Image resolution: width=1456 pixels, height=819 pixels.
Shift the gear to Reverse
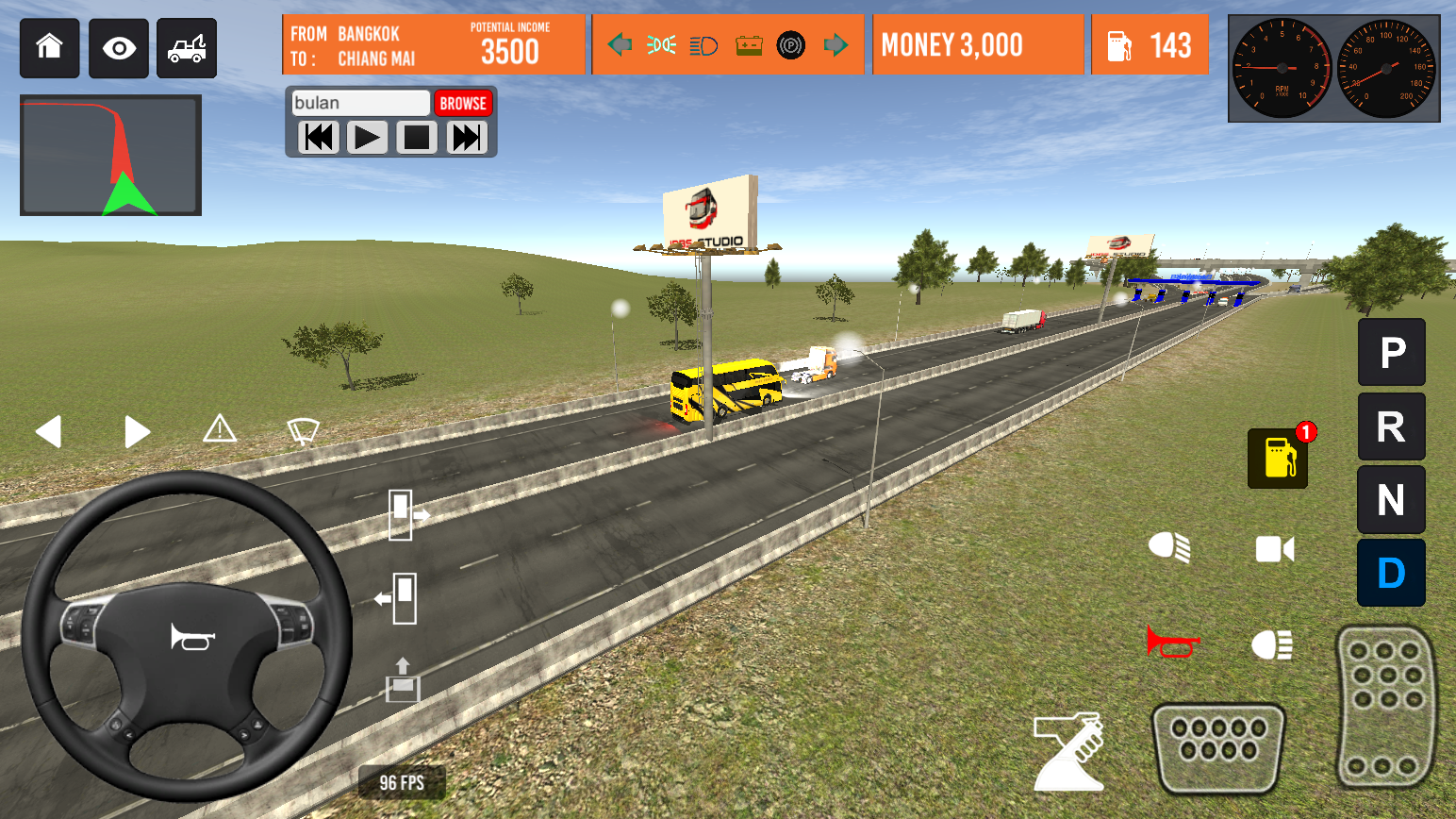1391,426
